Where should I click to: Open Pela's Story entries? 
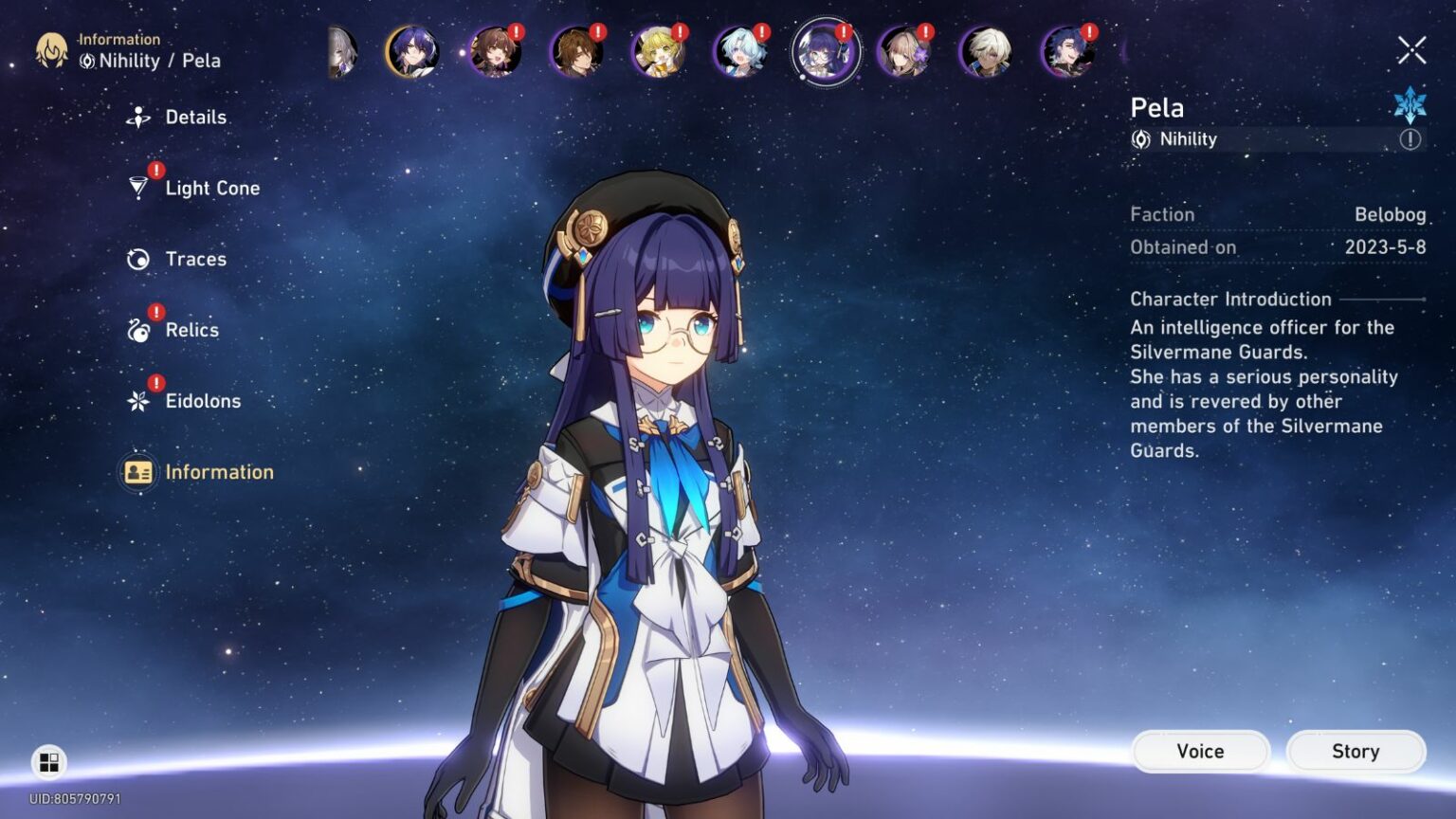(1355, 751)
